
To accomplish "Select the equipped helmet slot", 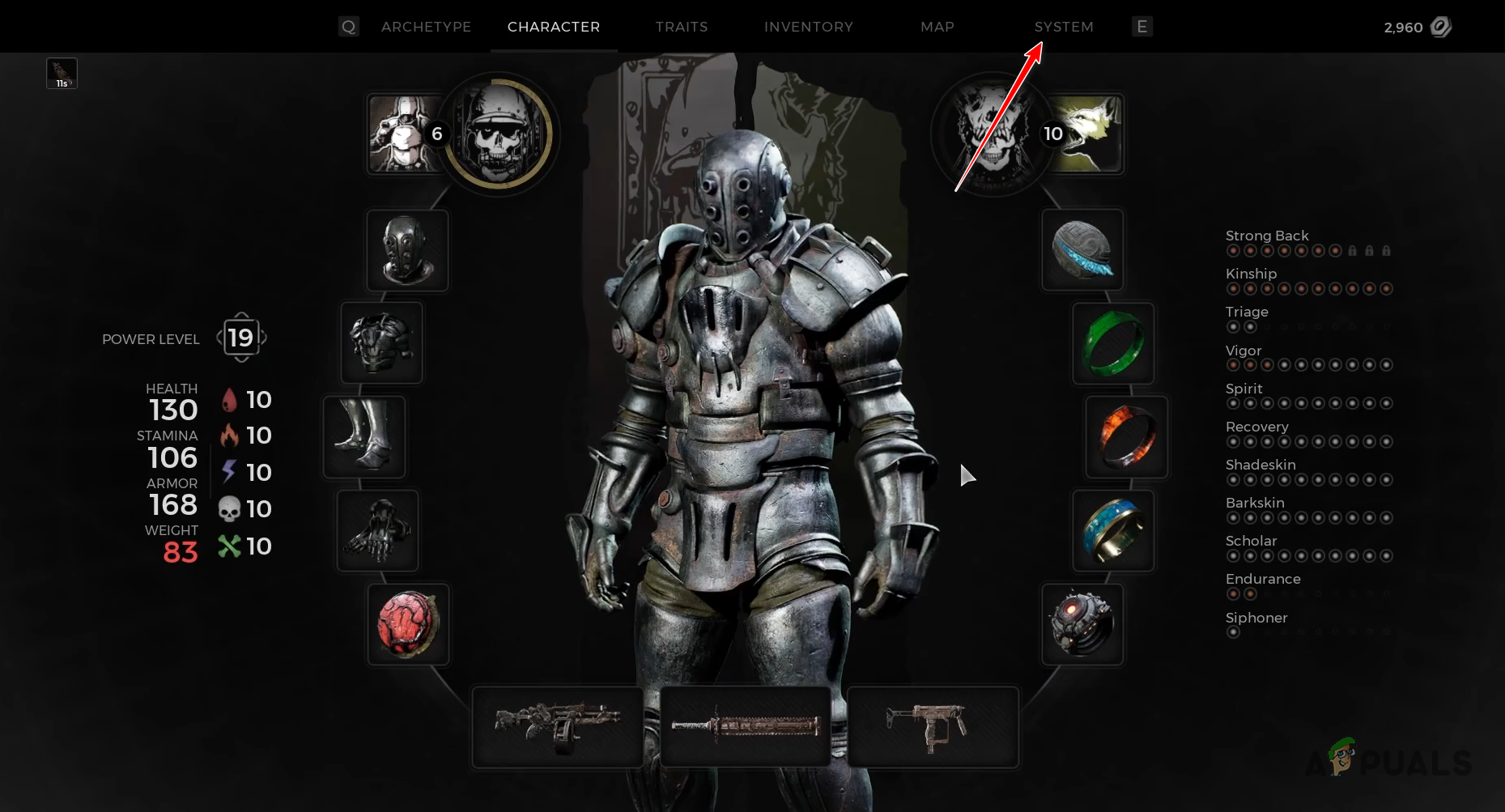I will (407, 250).
